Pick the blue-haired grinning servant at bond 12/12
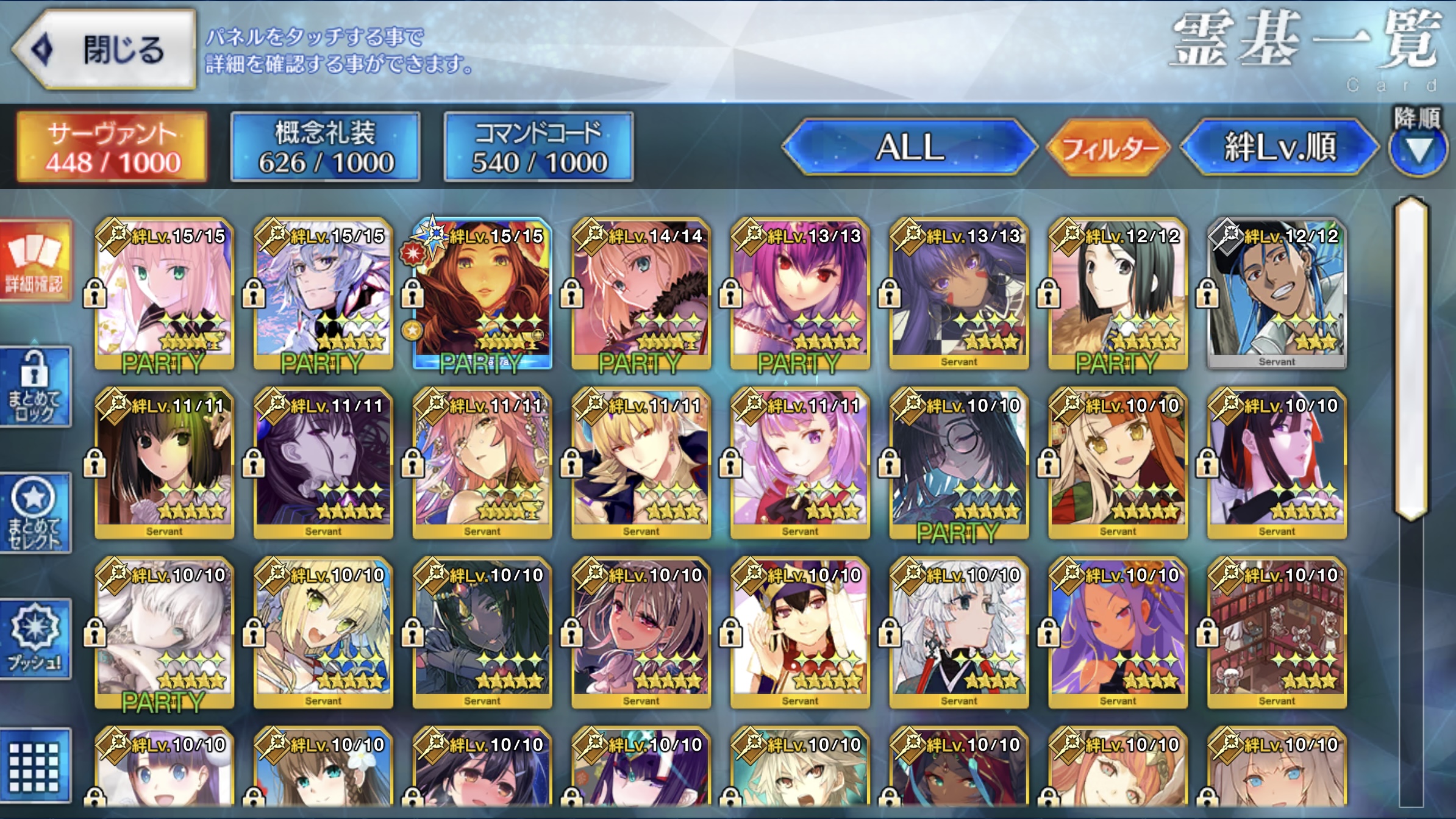 pyautogui.click(x=1277, y=291)
